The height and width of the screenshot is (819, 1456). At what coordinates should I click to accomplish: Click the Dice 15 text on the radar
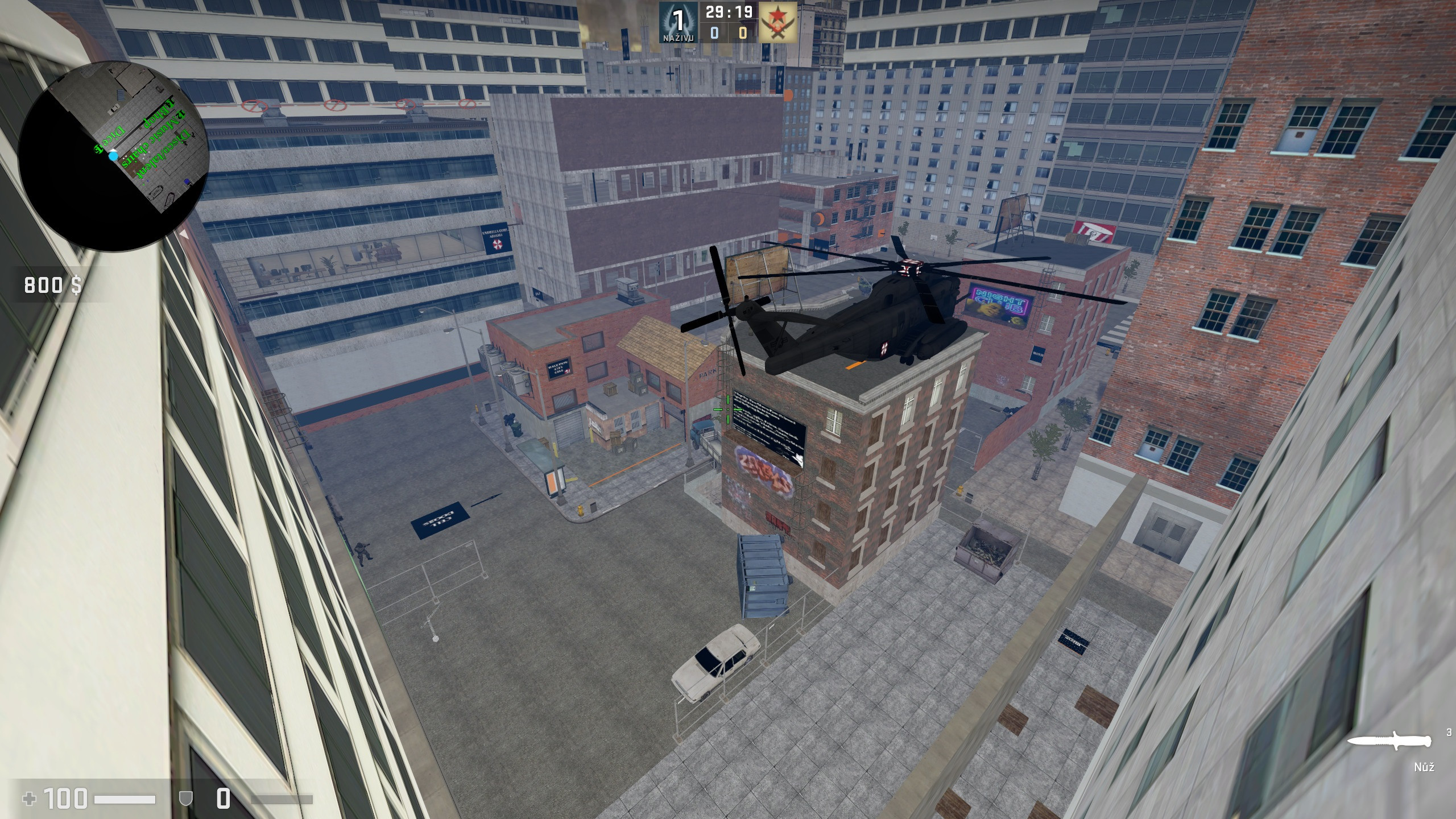point(111,136)
